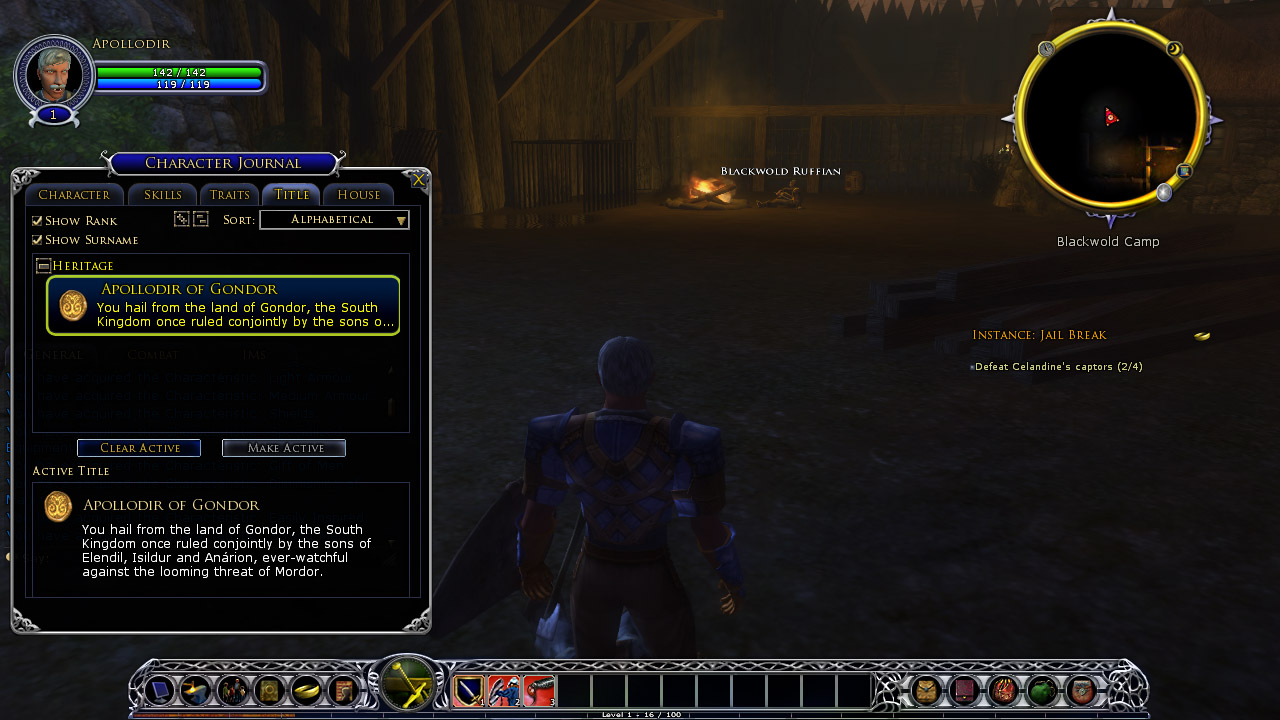
Task: Uncheck the Show Surname option
Action: (38, 240)
